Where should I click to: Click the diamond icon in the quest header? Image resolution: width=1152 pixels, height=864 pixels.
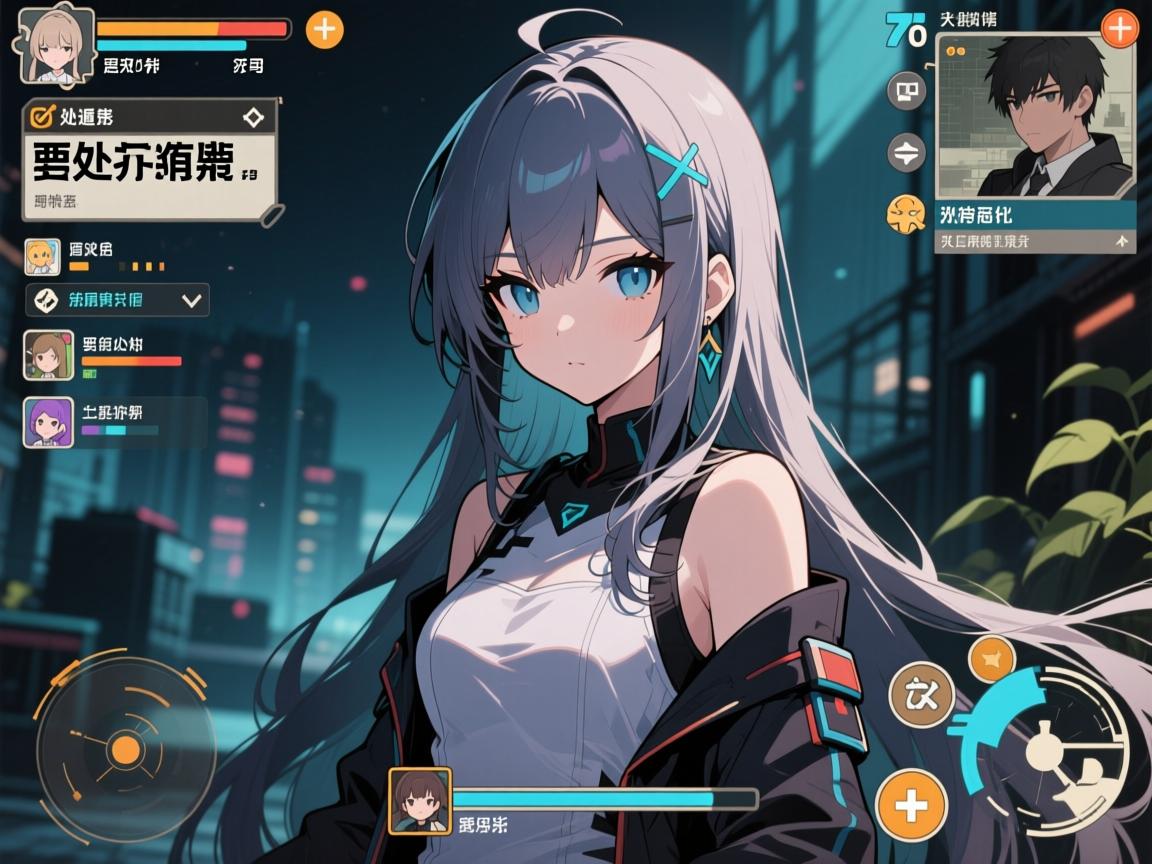(254, 117)
